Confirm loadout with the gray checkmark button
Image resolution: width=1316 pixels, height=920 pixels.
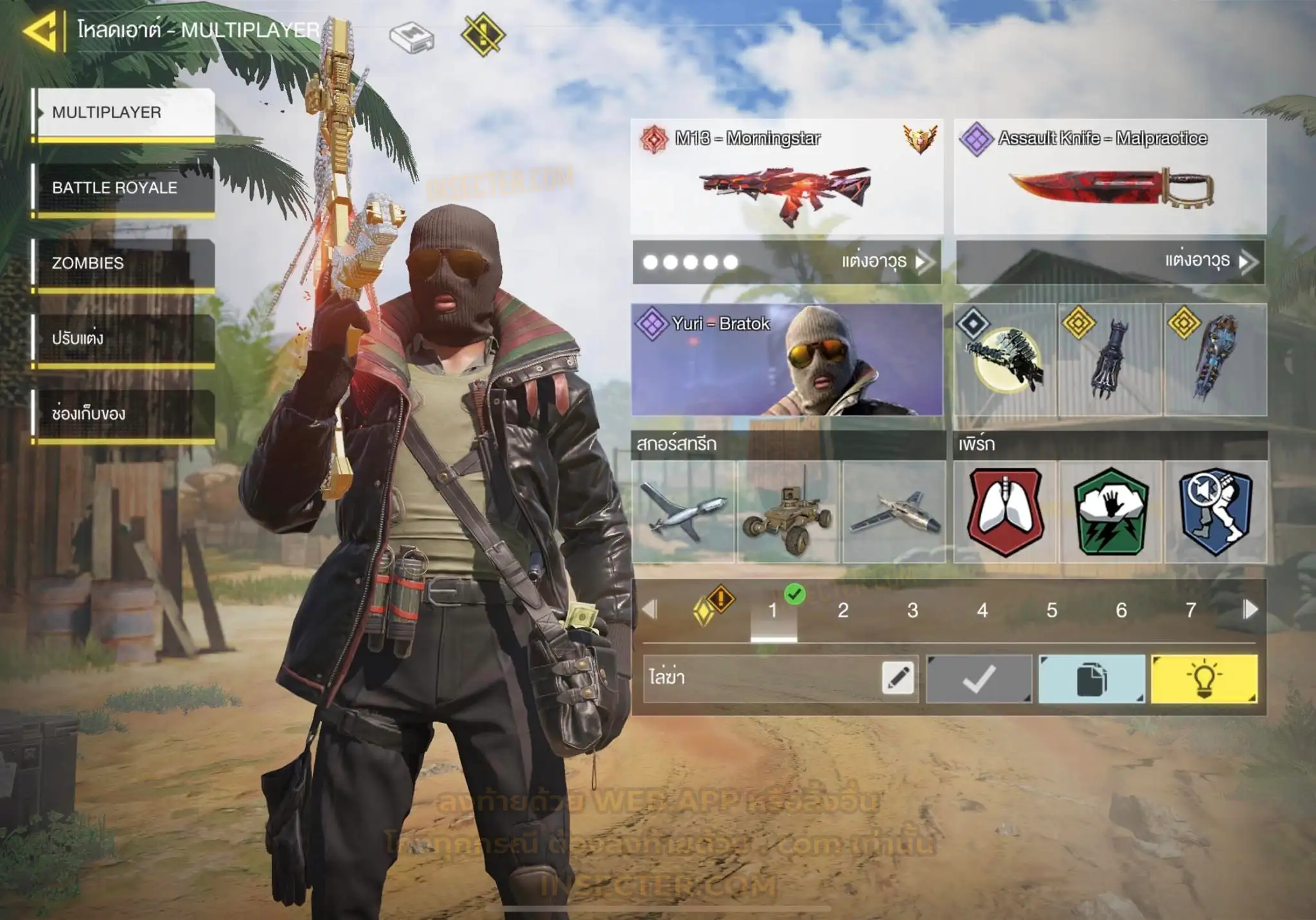979,679
